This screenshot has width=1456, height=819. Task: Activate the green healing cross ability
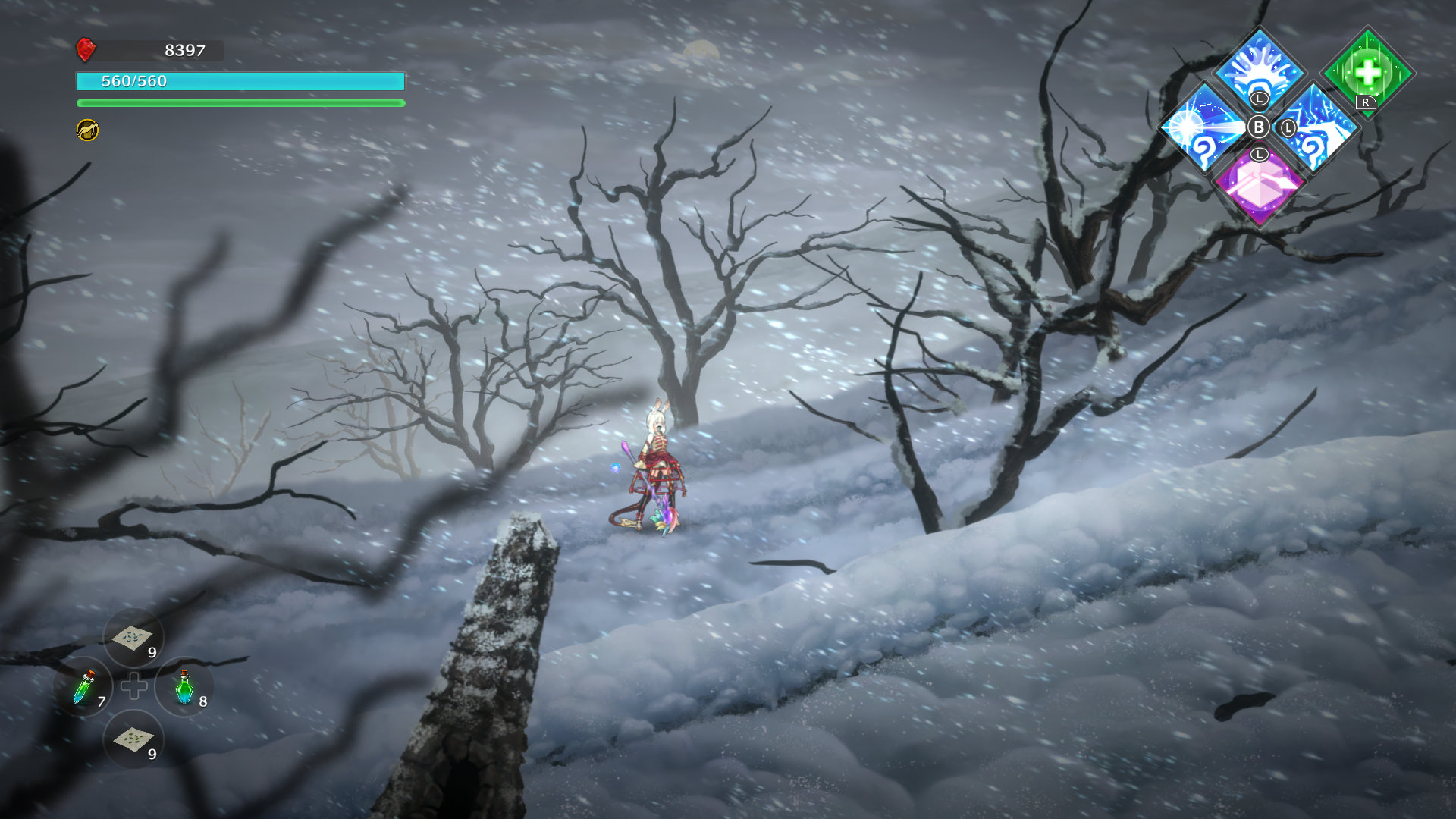coord(1367,72)
